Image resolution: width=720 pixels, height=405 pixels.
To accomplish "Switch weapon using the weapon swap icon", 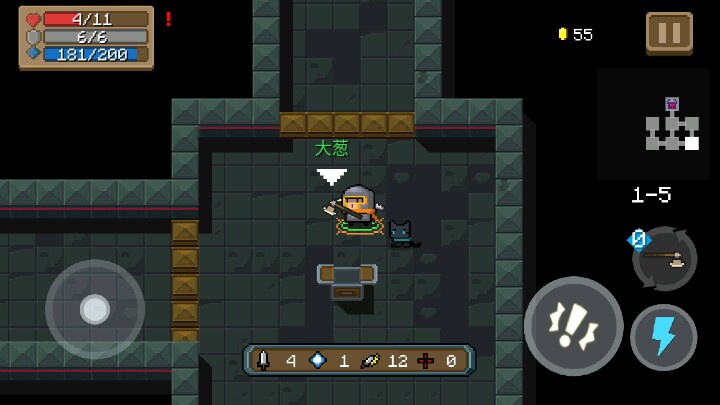I will pyautogui.click(x=664, y=257).
